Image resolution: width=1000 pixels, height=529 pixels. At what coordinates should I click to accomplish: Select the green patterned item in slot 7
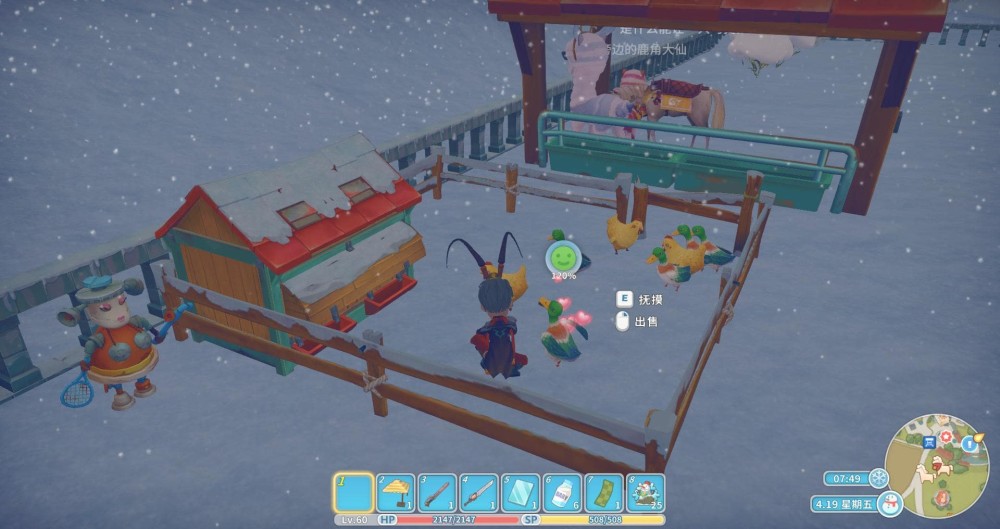pos(604,492)
